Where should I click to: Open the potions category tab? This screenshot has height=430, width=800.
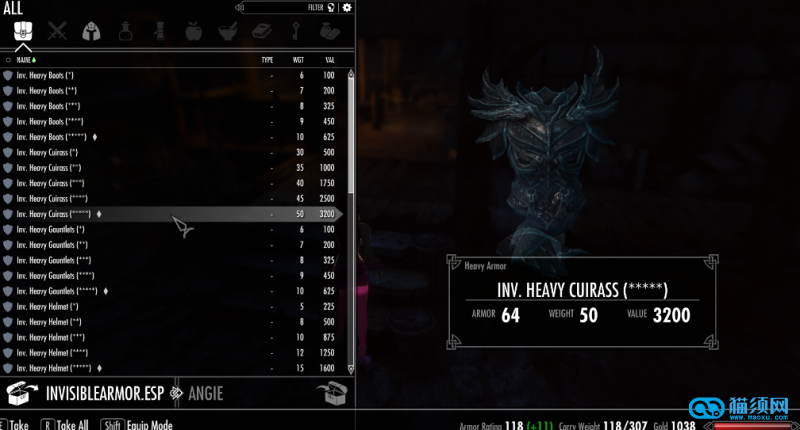[124, 31]
